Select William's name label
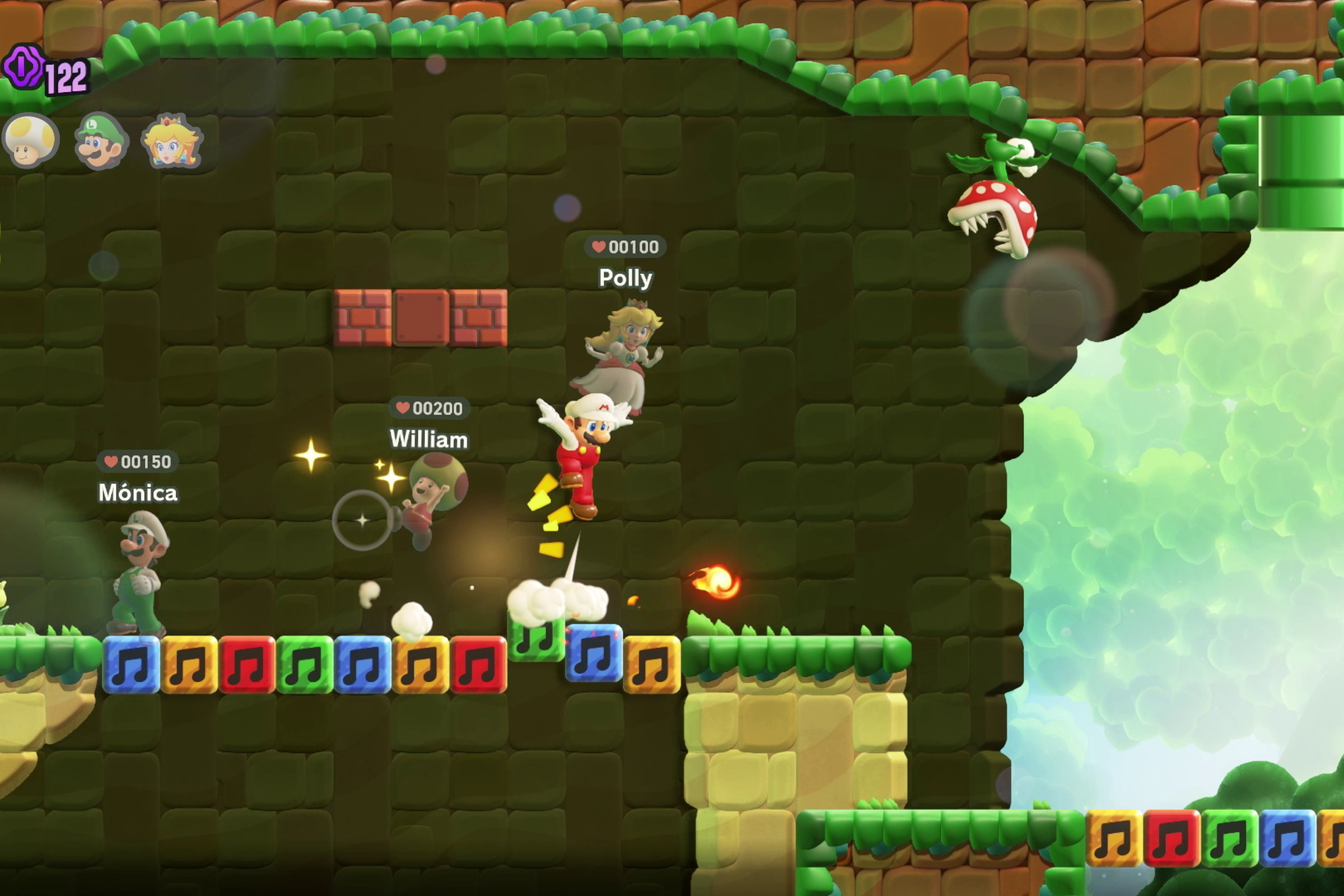Screen dimensions: 1344x896 tap(428, 439)
